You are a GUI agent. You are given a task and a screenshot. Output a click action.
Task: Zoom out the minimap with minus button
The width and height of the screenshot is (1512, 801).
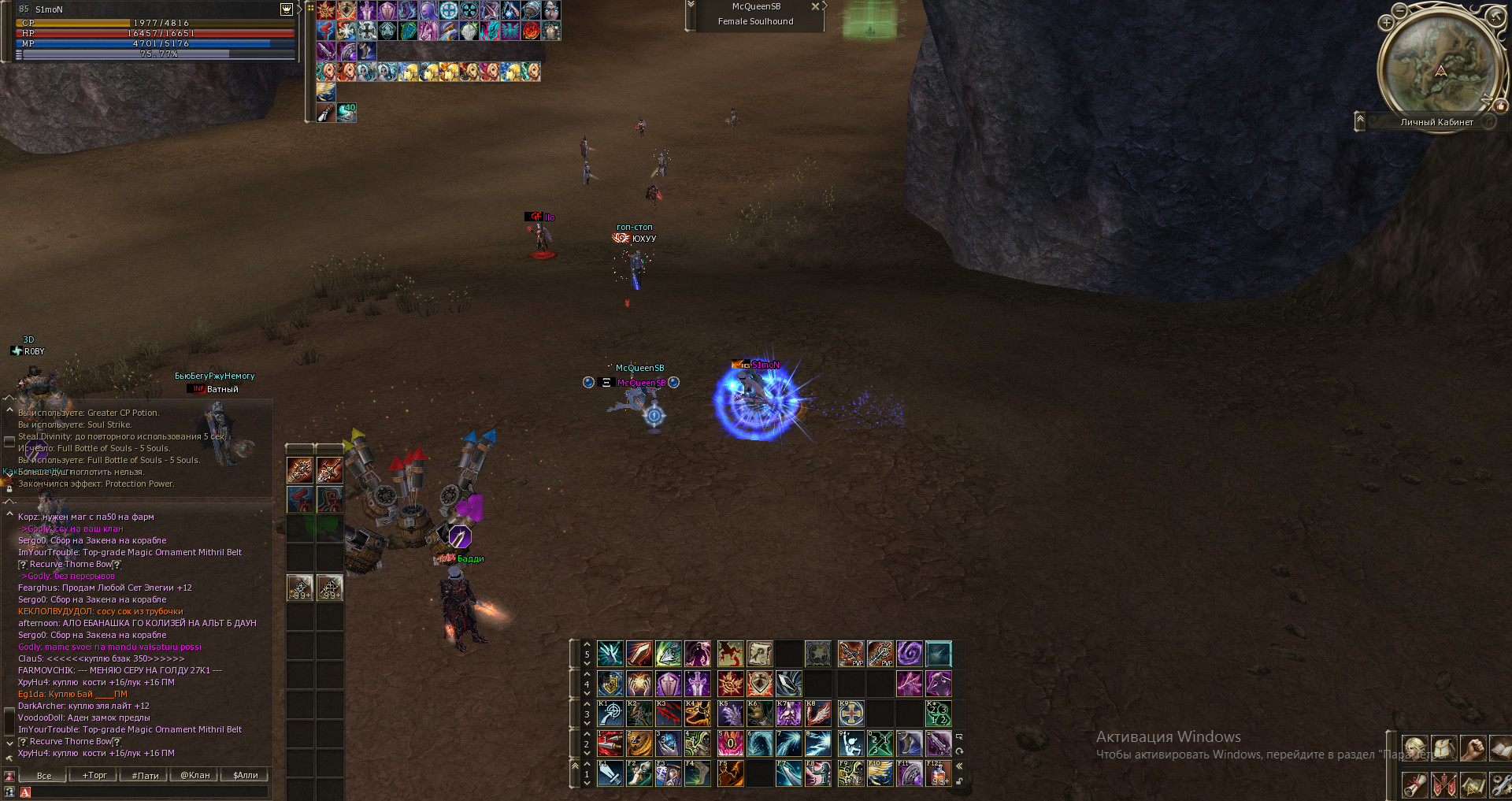(1399, 11)
